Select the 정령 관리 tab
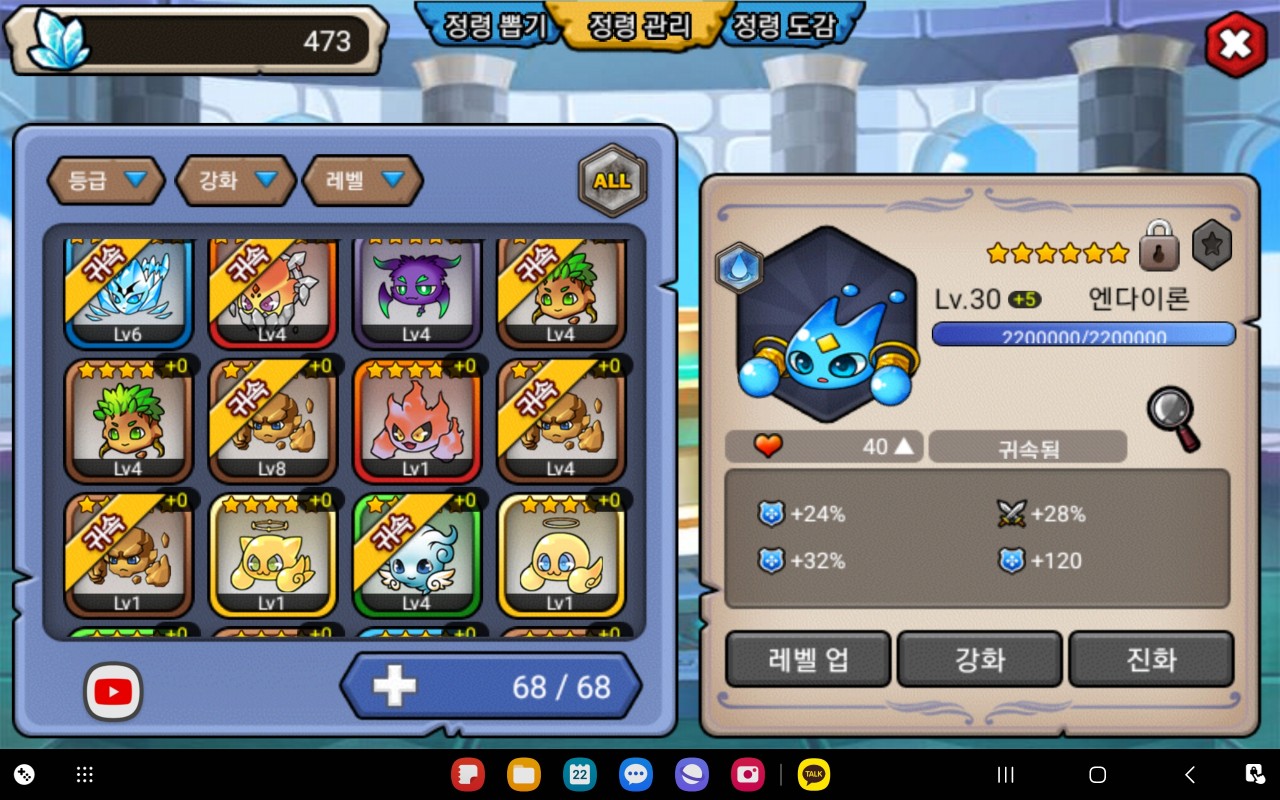Screen dimensions: 1280x800 [x=640, y=26]
